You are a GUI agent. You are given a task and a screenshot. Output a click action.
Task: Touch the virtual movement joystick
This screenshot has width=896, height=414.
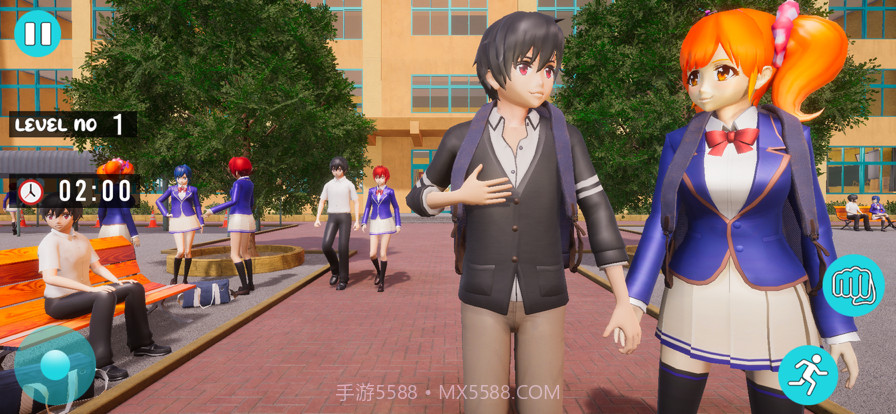55,365
